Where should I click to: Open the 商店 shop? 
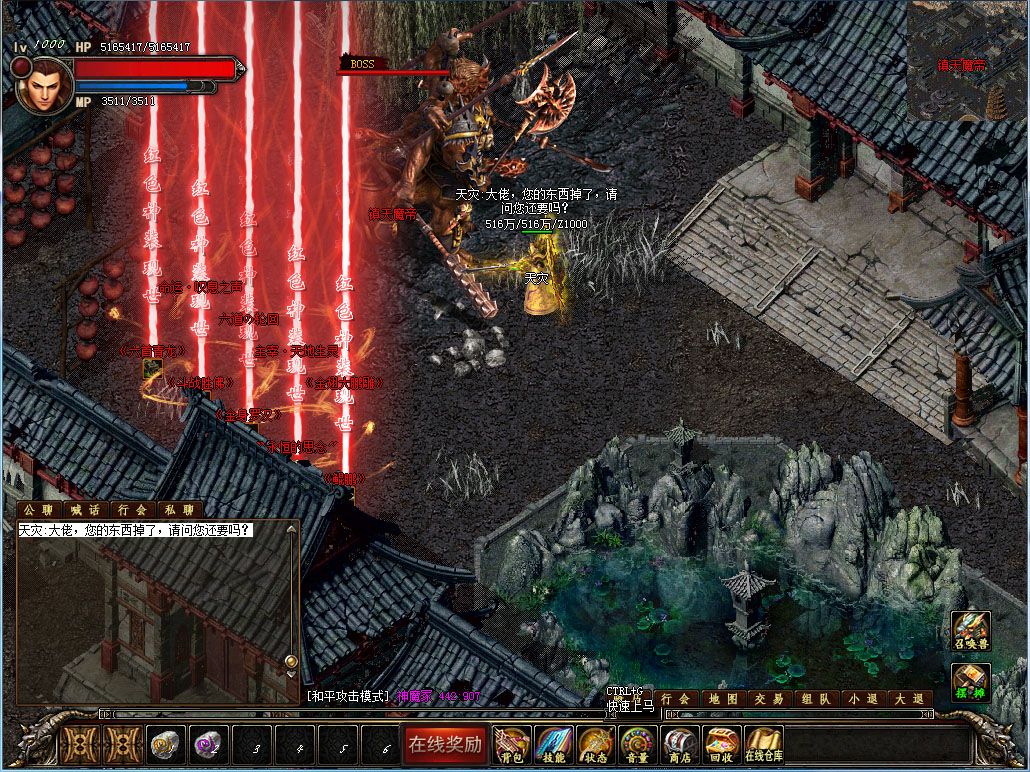coord(679,744)
